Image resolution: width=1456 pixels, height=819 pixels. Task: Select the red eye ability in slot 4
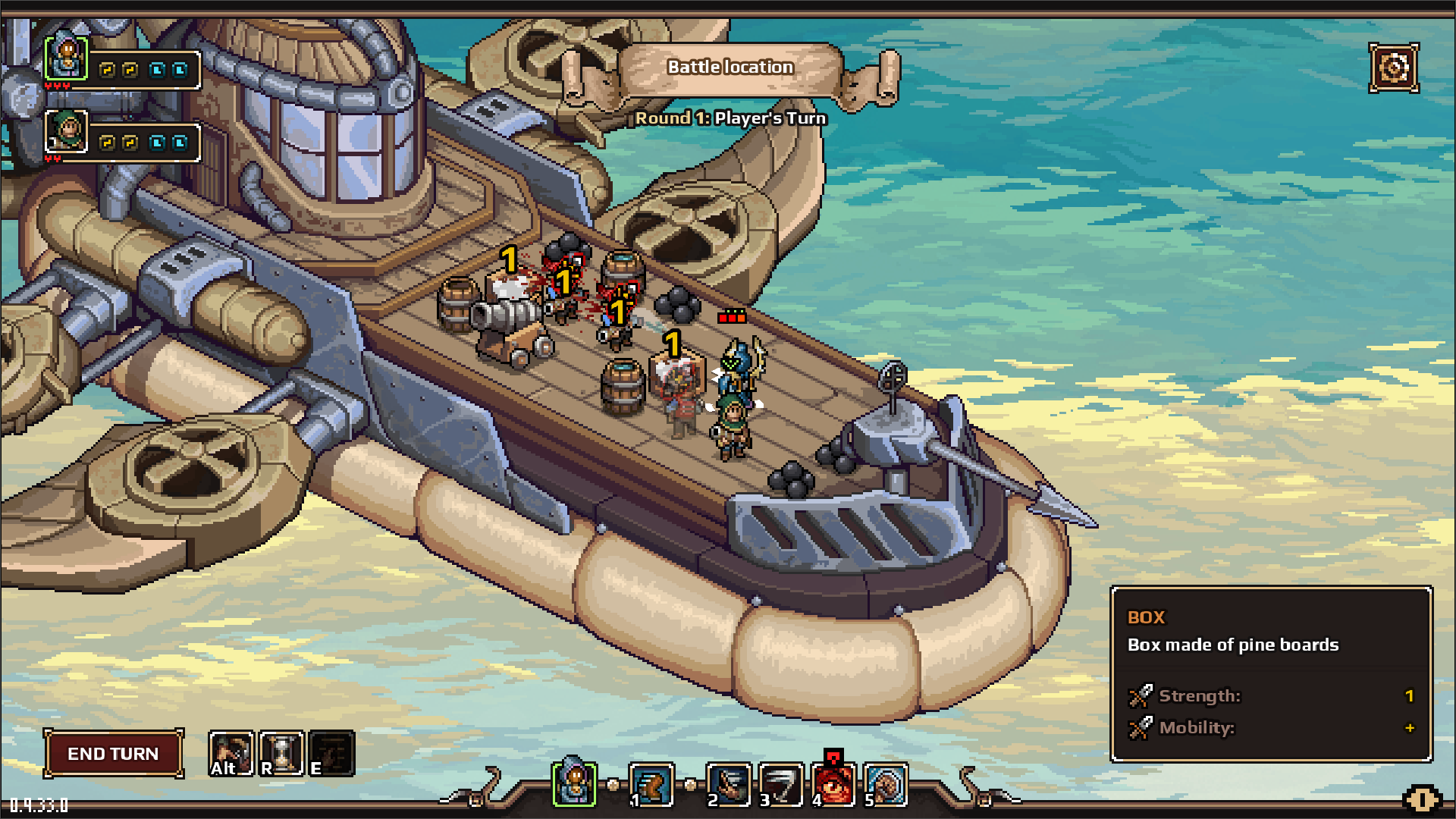833,784
